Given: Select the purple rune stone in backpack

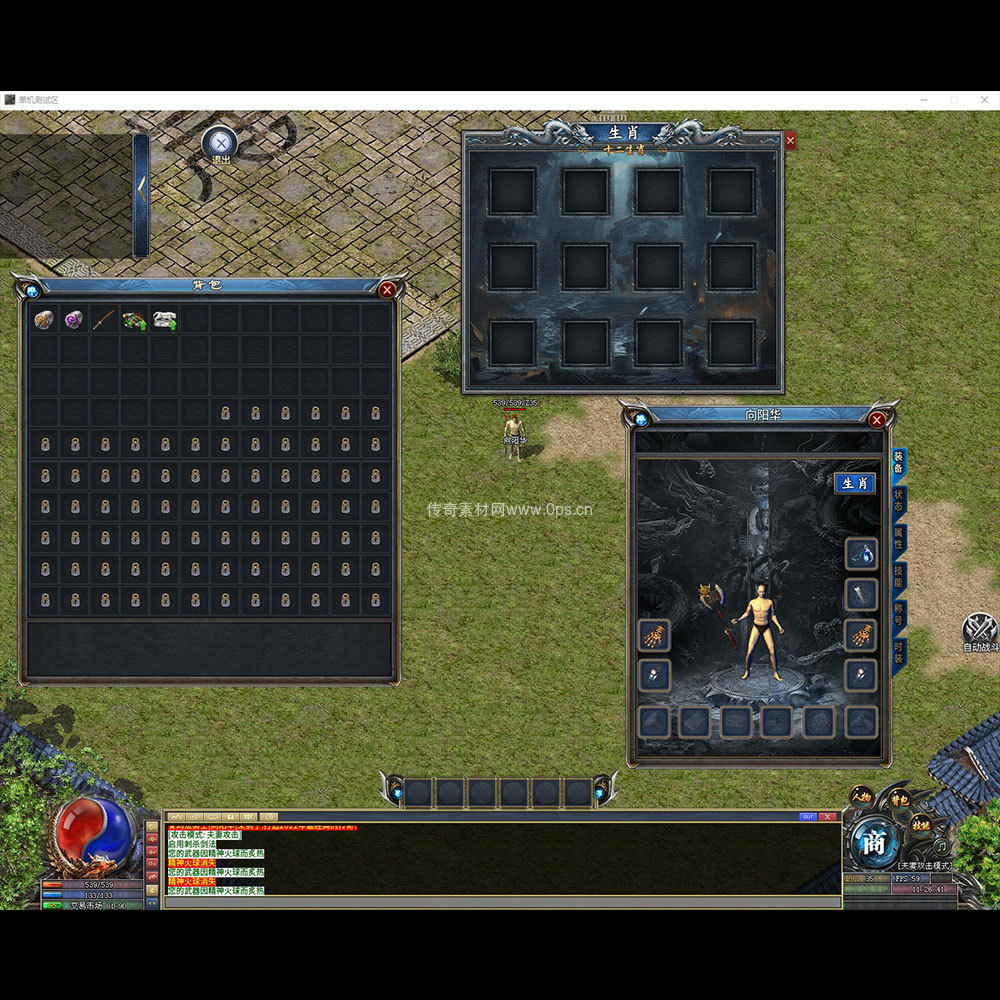Looking at the screenshot, I should [x=74, y=320].
